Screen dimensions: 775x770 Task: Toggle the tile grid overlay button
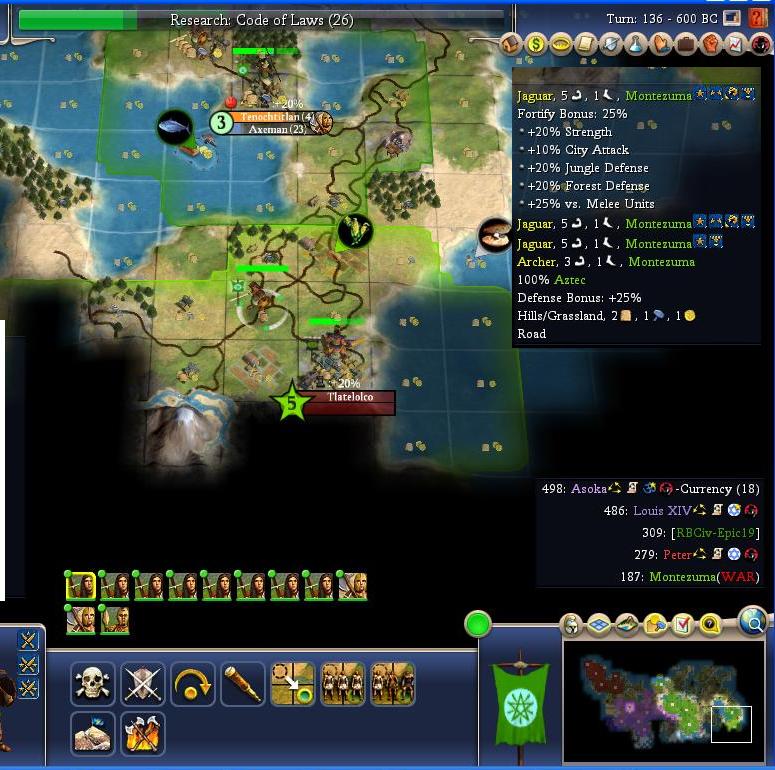pos(598,626)
